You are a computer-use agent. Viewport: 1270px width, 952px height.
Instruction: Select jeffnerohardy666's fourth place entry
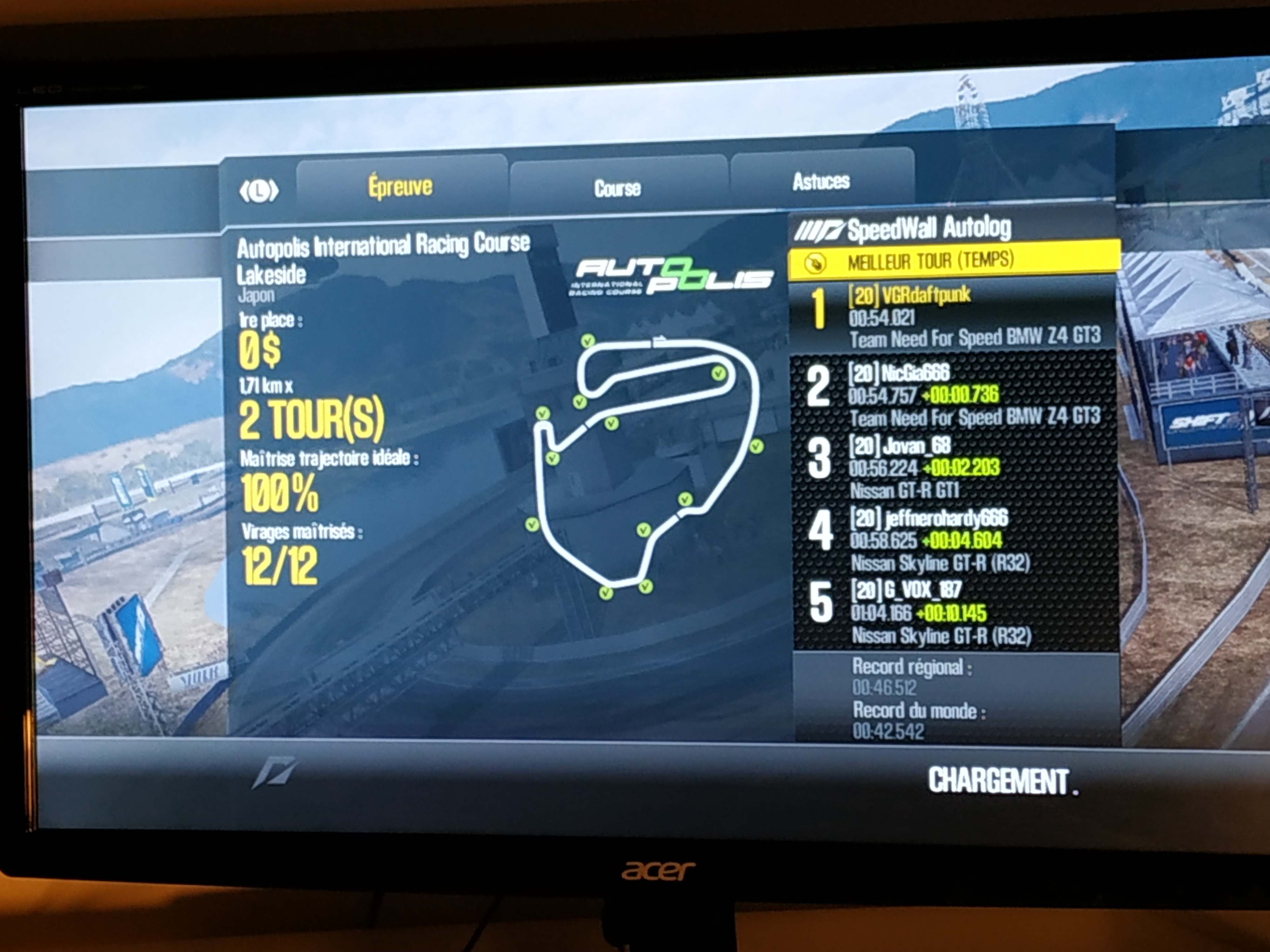[x=953, y=539]
